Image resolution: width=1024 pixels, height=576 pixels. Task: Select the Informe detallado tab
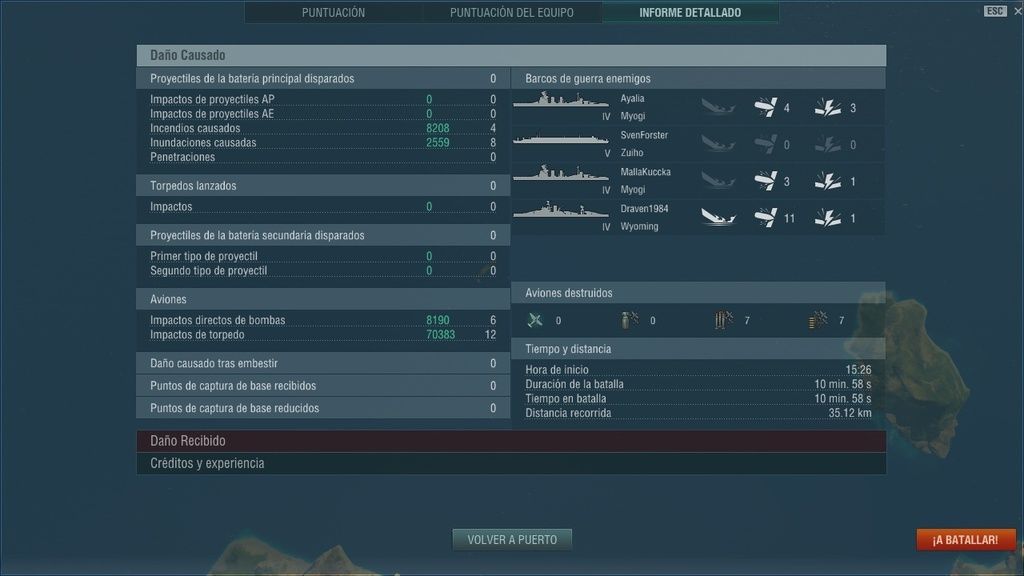click(690, 13)
